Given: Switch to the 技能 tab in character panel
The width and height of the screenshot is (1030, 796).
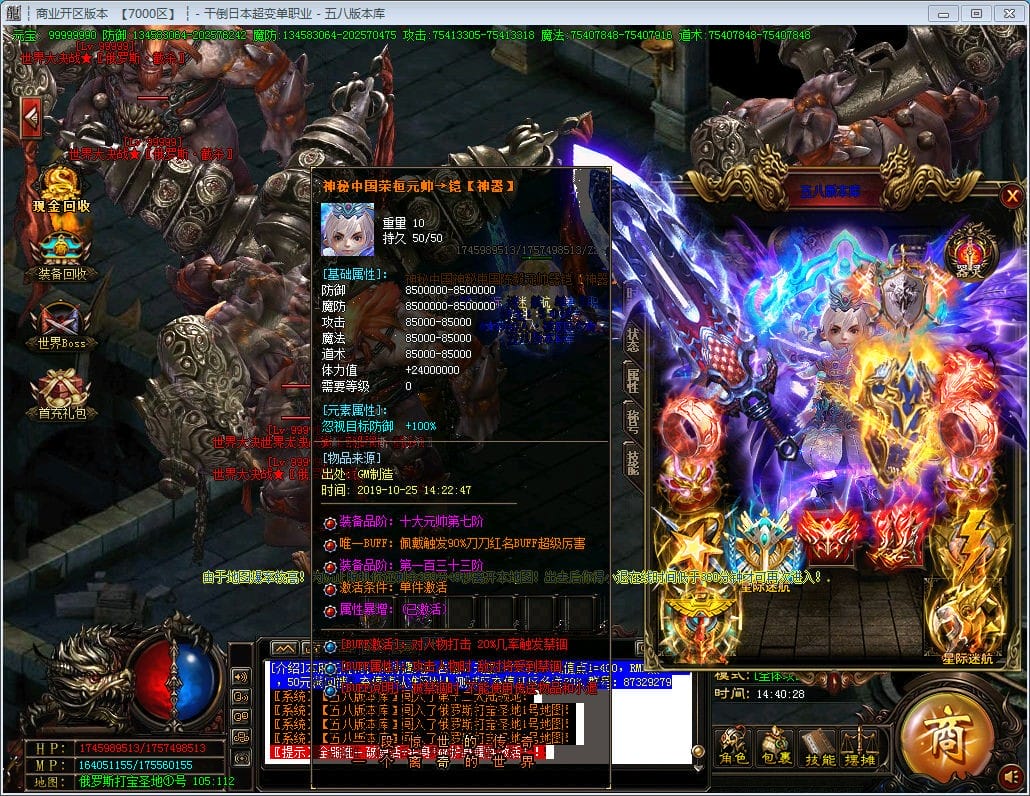Looking at the screenshot, I should (x=632, y=461).
